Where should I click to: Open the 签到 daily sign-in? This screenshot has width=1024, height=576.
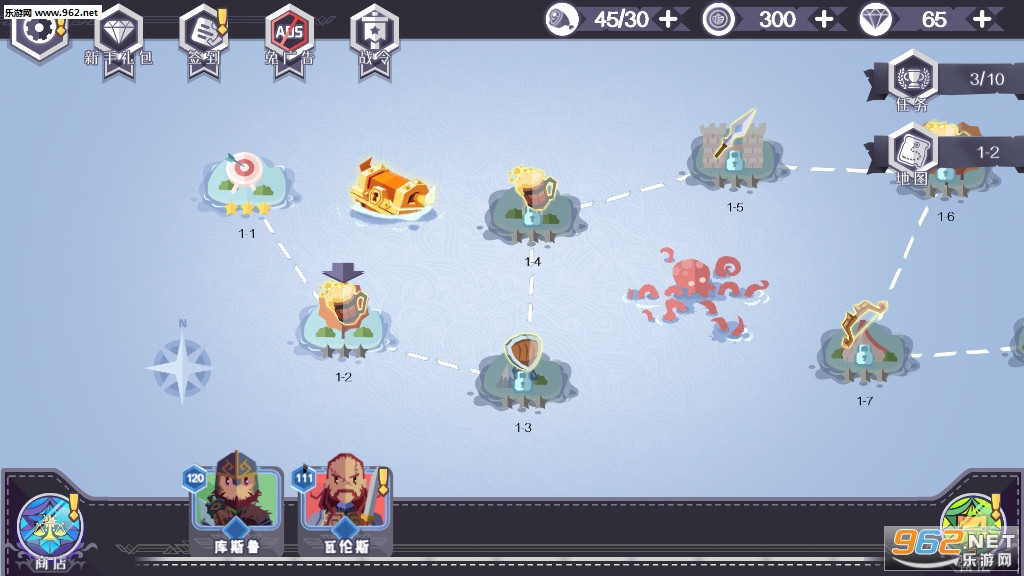(x=203, y=33)
